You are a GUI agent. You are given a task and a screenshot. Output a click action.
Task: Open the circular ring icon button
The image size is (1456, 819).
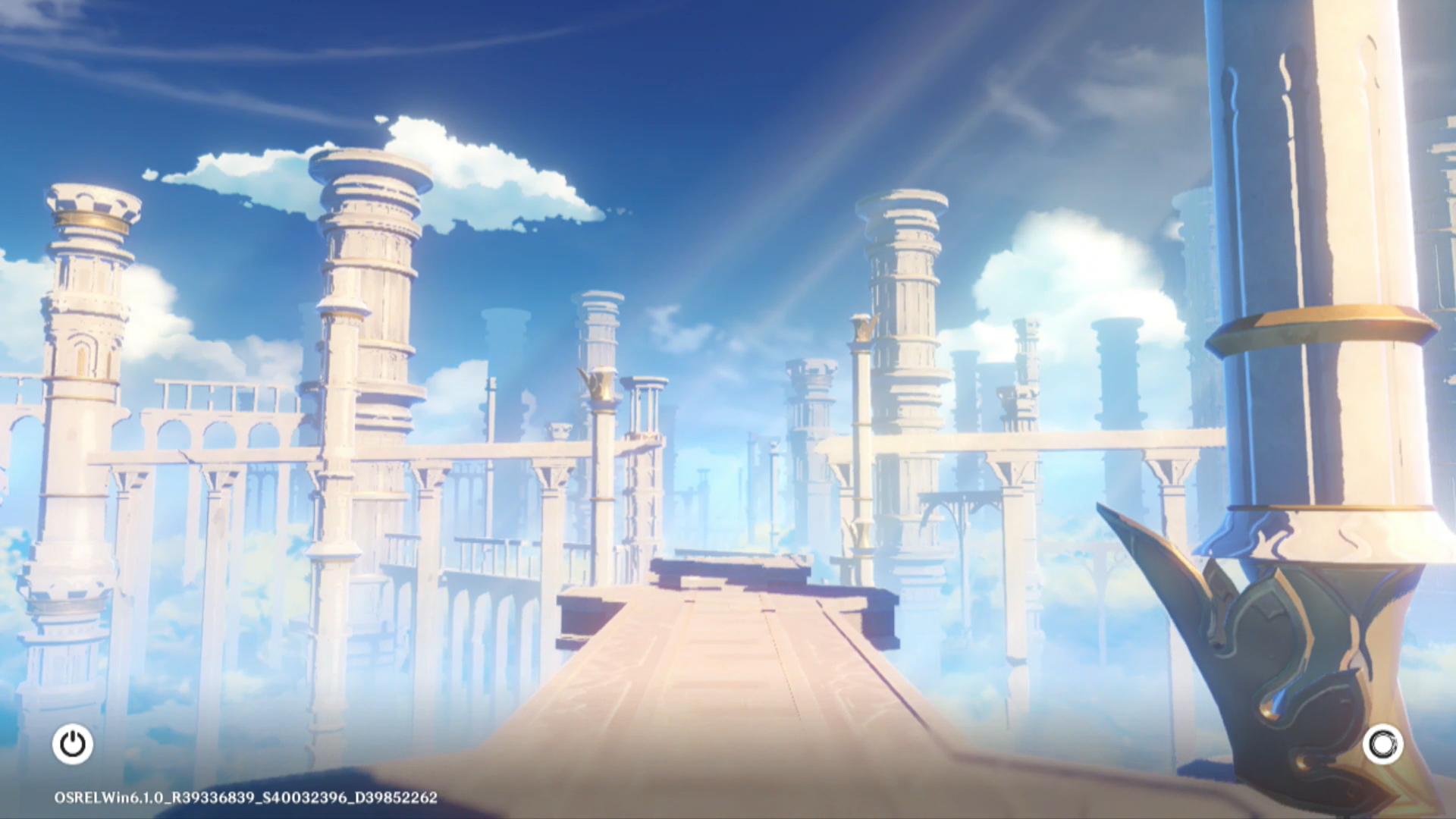(1382, 744)
